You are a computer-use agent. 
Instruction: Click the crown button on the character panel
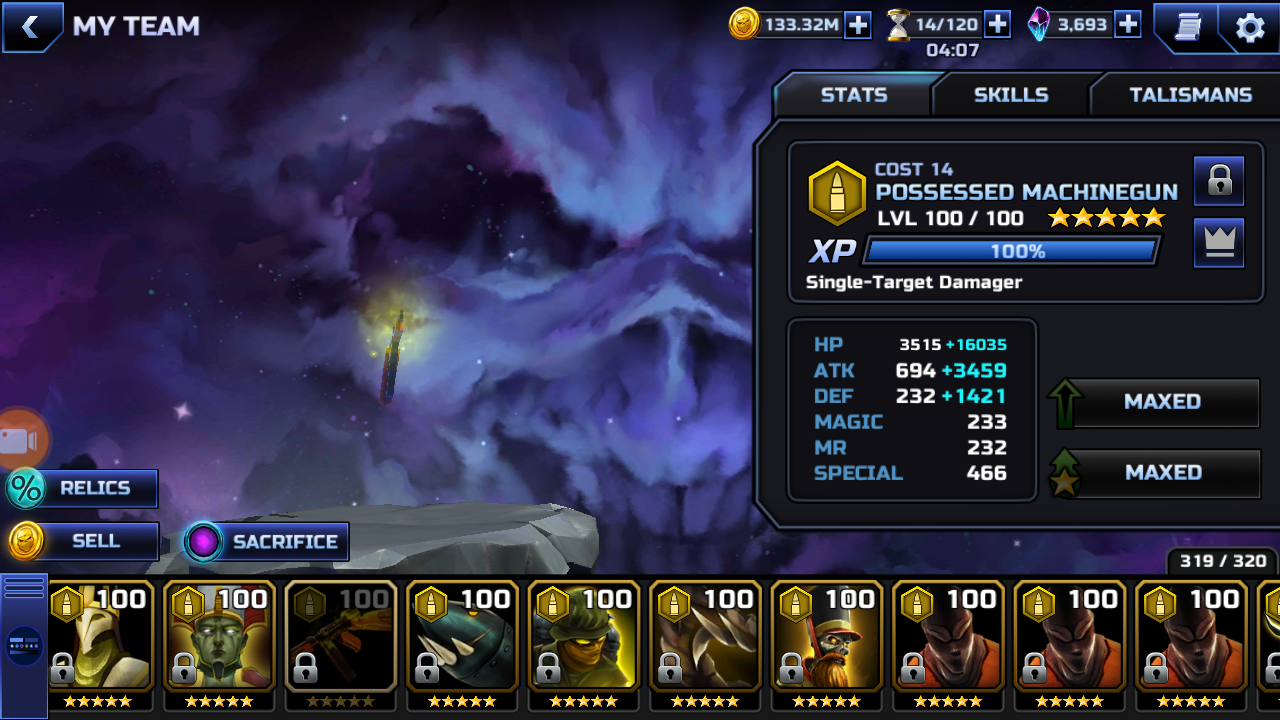[x=1219, y=243]
